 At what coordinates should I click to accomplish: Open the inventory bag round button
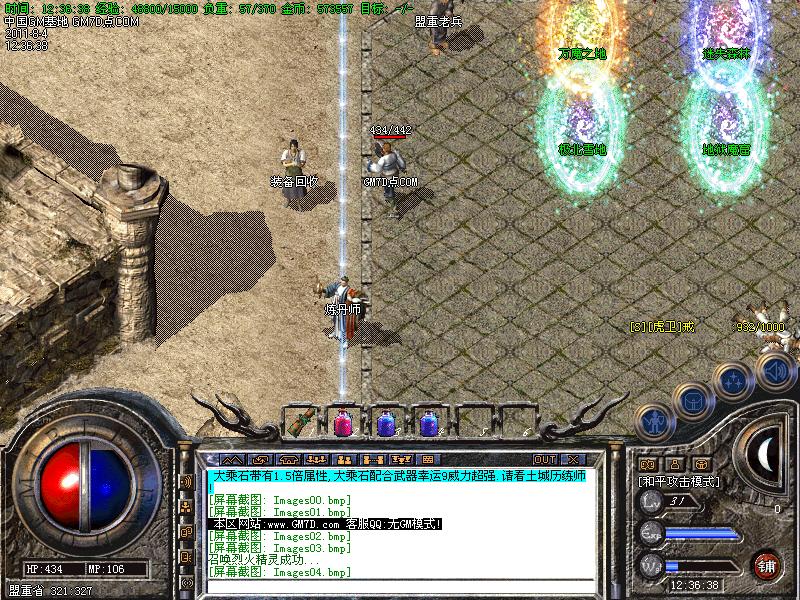point(693,400)
